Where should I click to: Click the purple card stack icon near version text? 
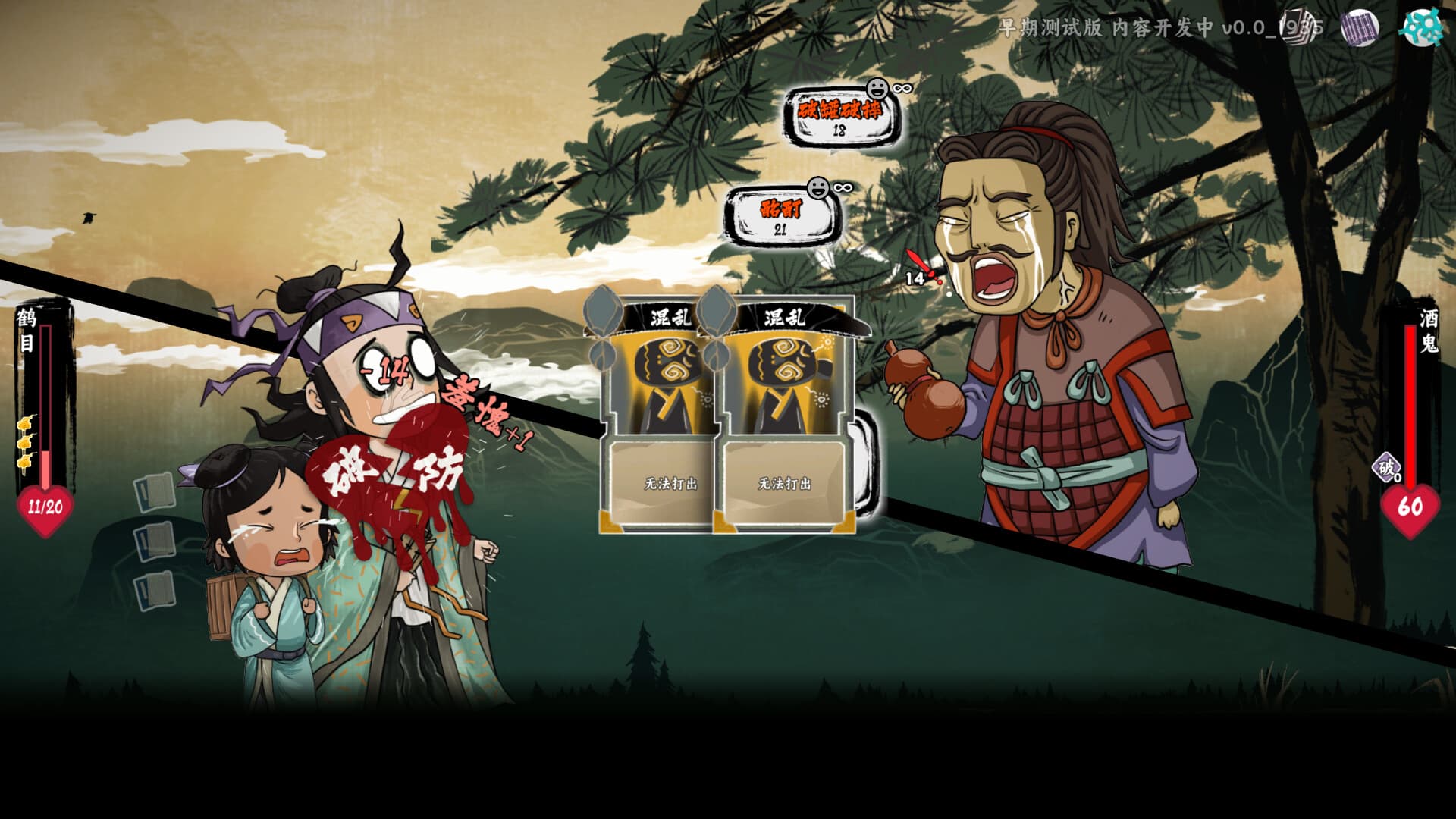(x=1298, y=27)
